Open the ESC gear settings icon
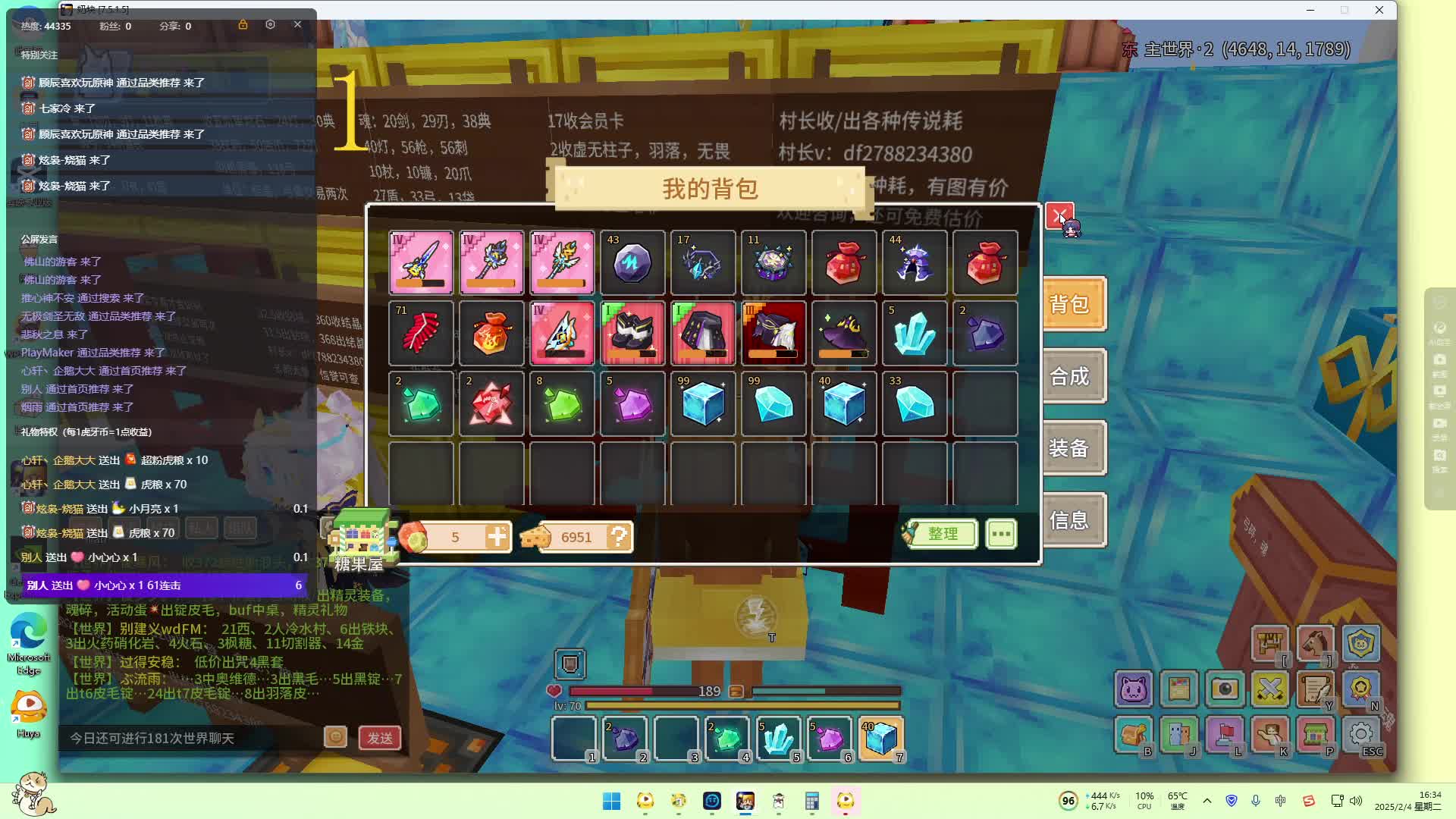This screenshot has width=1456, height=819. point(1361,735)
